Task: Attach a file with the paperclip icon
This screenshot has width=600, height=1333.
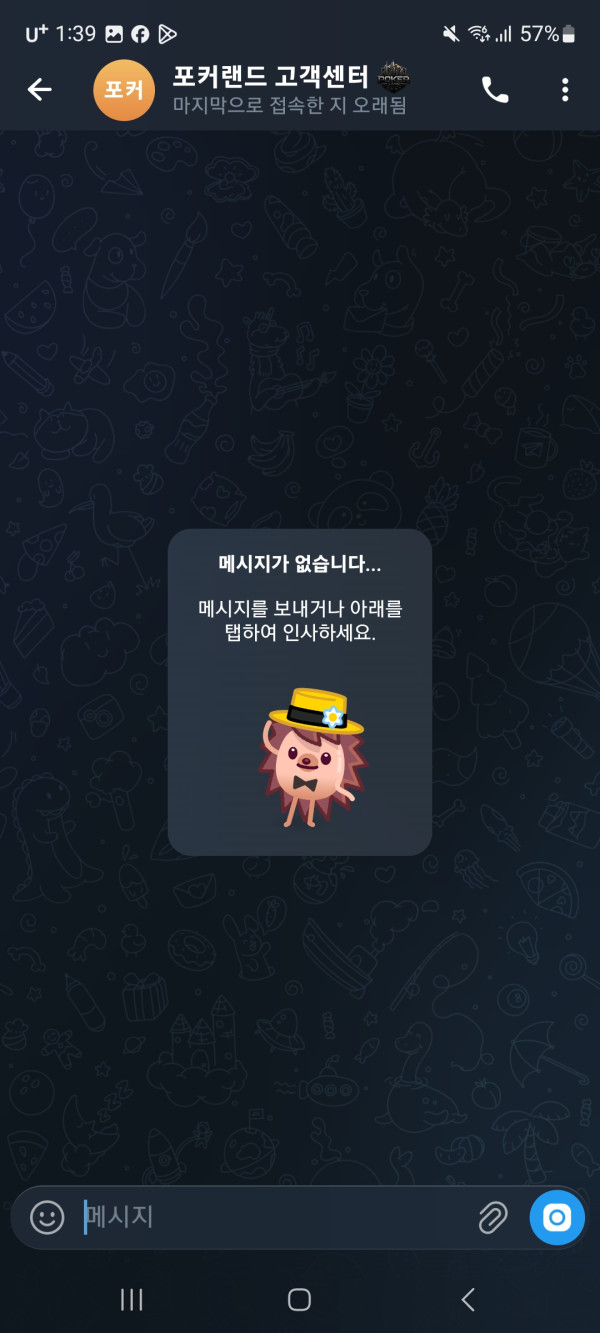Action: [492, 1217]
